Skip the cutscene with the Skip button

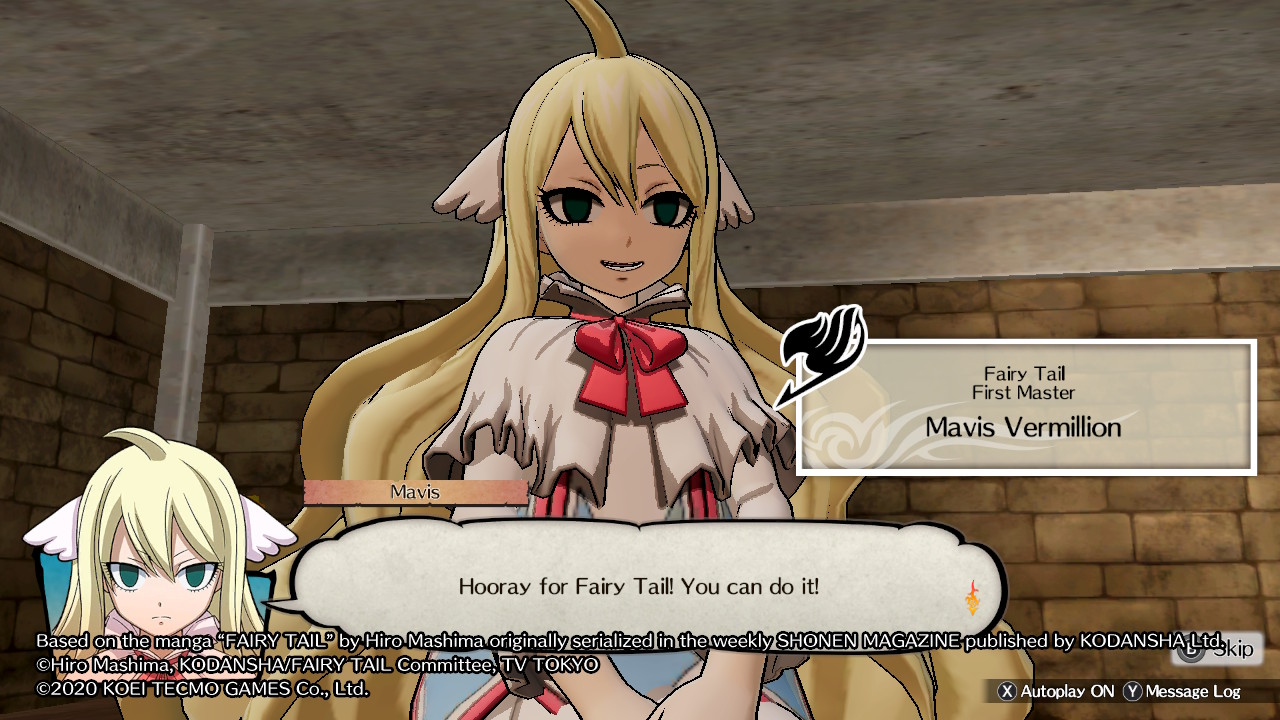click(x=1217, y=650)
